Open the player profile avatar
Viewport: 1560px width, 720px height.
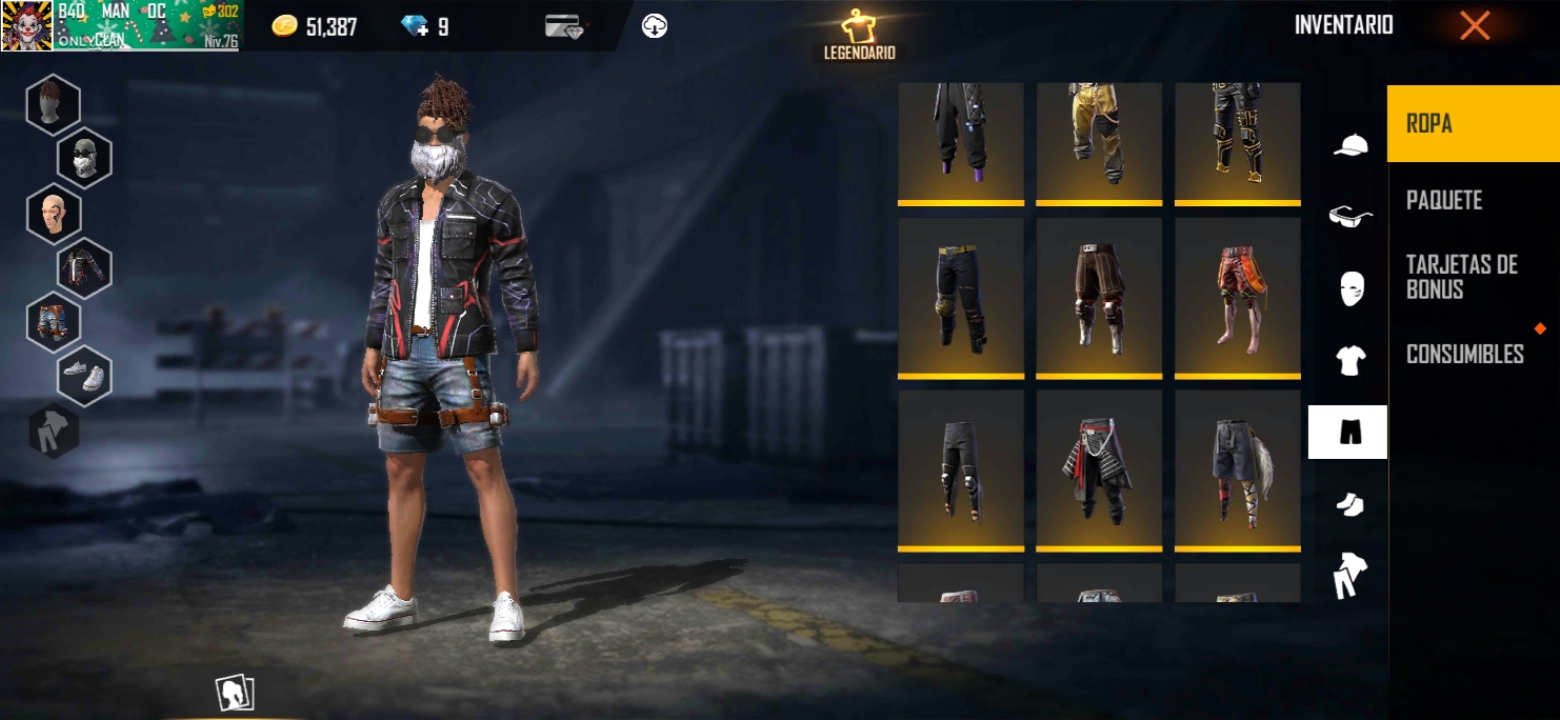27,26
